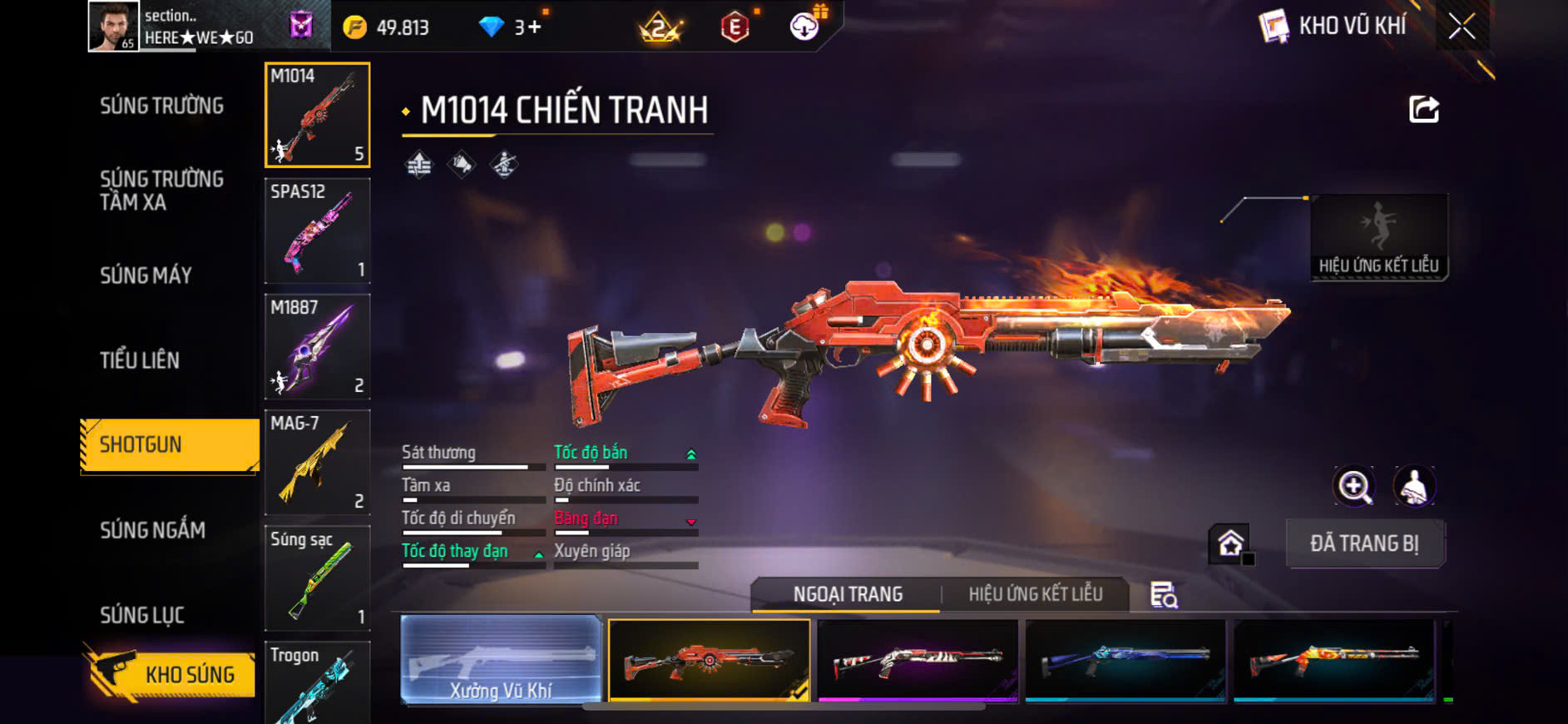Viewport: 1568px width, 724px height.
Task: Switch to the Tiểu Liên category
Action: tap(140, 360)
